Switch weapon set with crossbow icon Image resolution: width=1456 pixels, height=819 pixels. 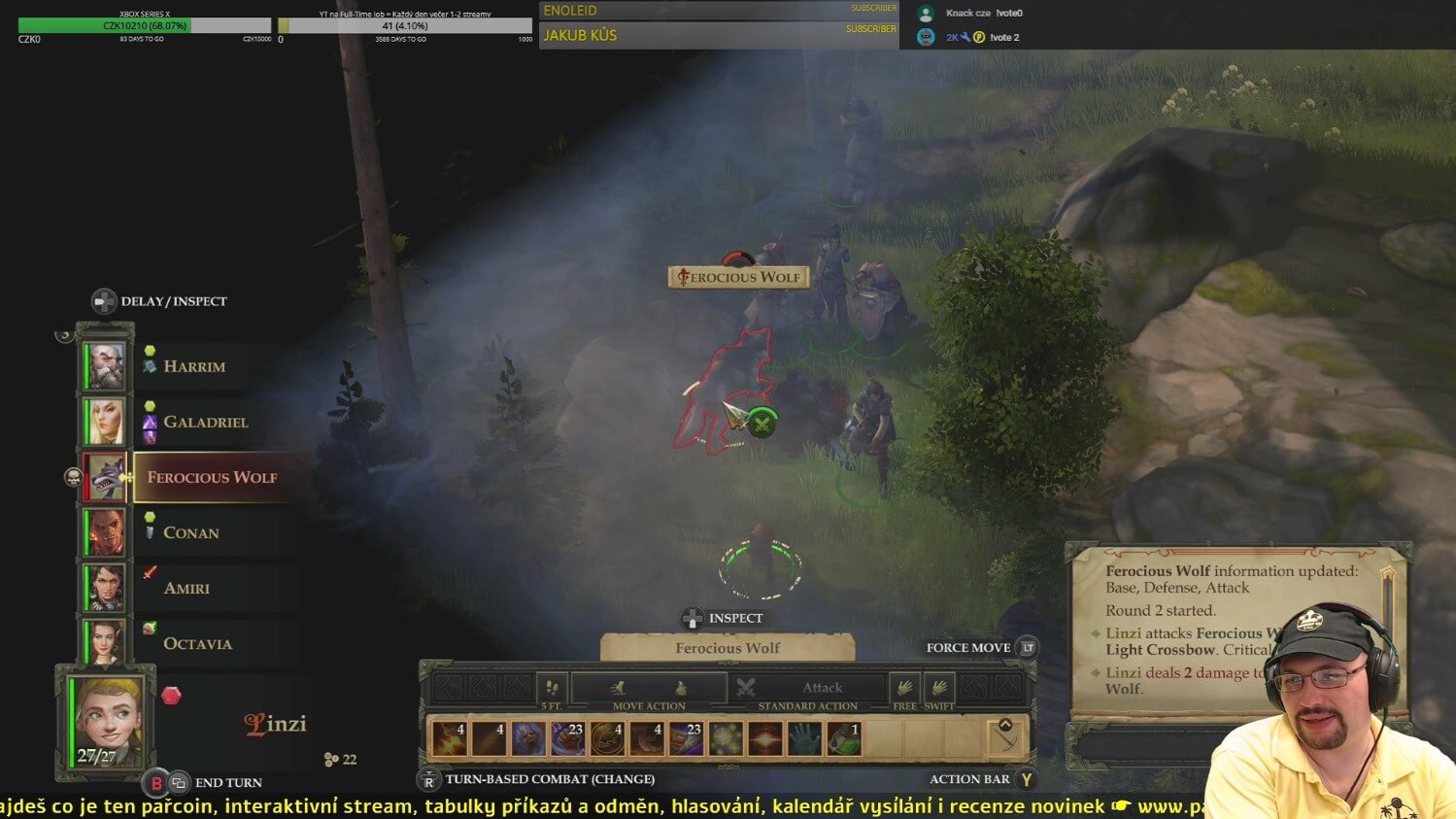pyautogui.click(x=1005, y=737)
